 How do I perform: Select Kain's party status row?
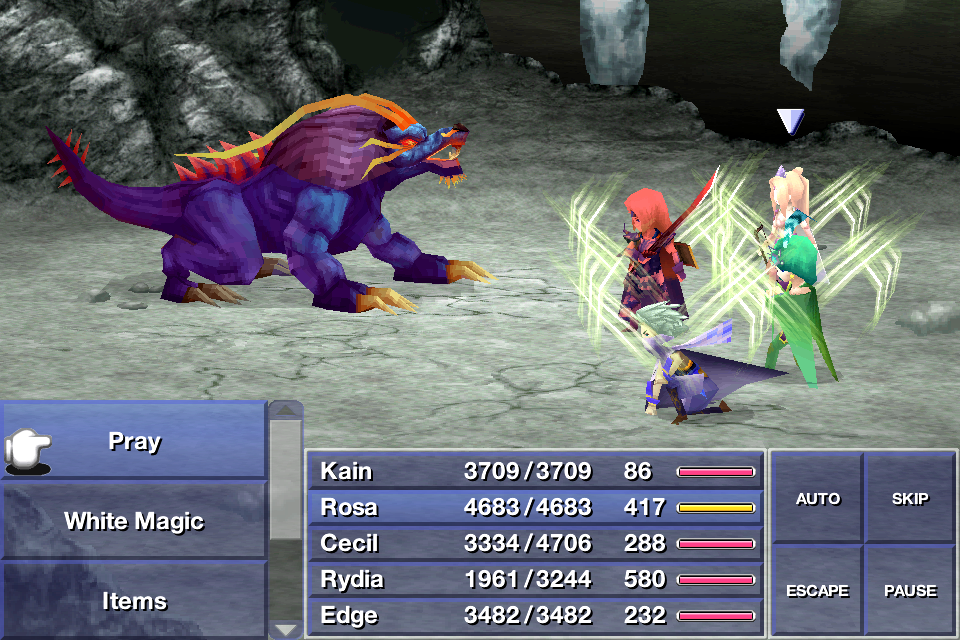pos(535,471)
